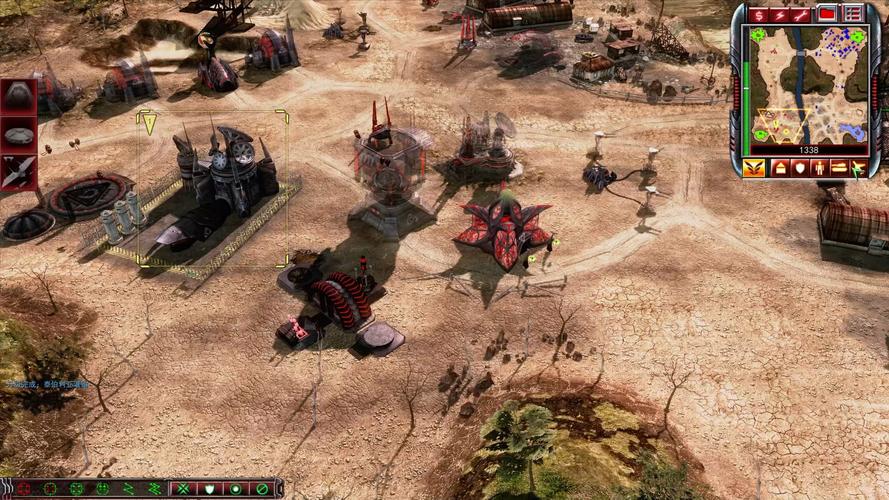This screenshot has width=889, height=500.
Task: Set the aggressive red crosshair stance
Action: point(23,489)
